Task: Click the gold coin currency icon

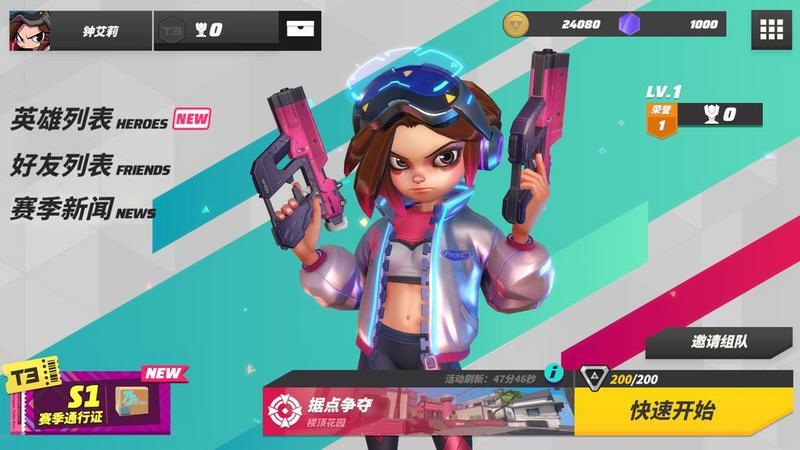Action: point(516,24)
